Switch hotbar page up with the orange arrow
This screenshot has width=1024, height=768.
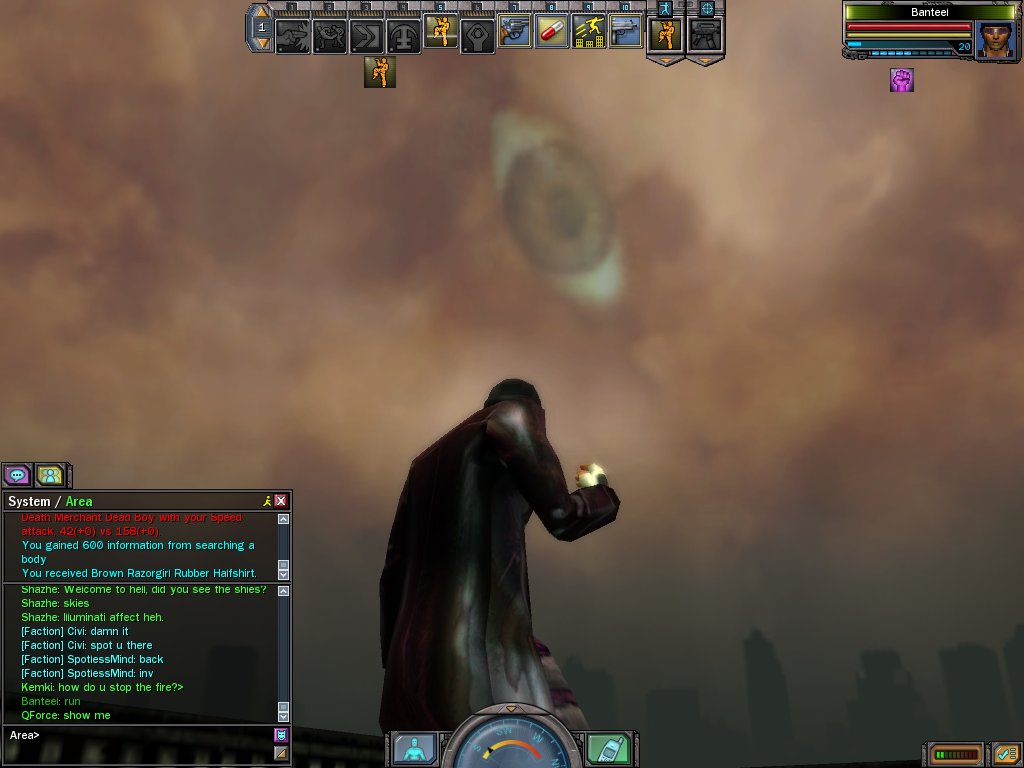(260, 13)
